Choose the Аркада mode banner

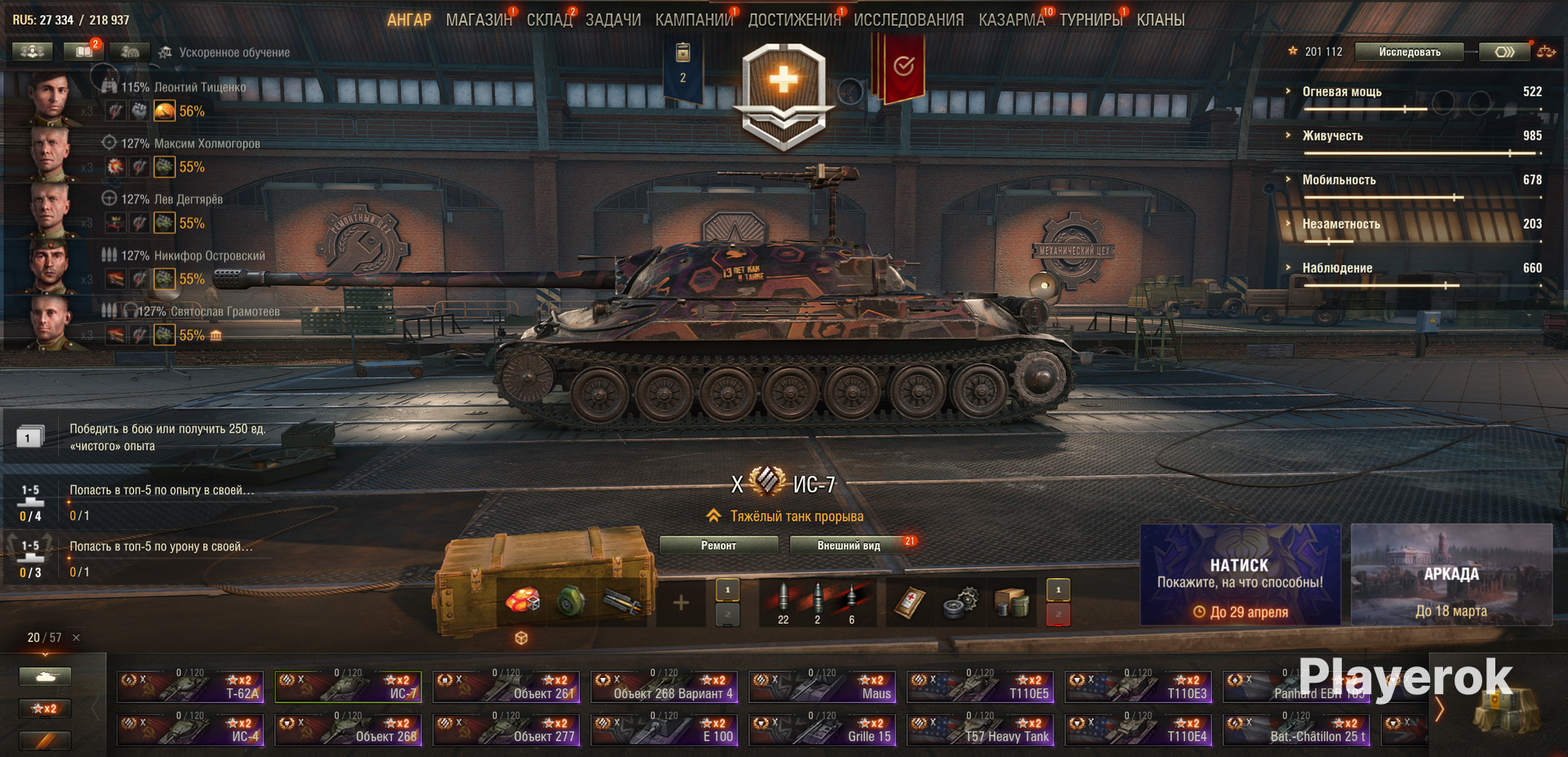(x=1451, y=575)
